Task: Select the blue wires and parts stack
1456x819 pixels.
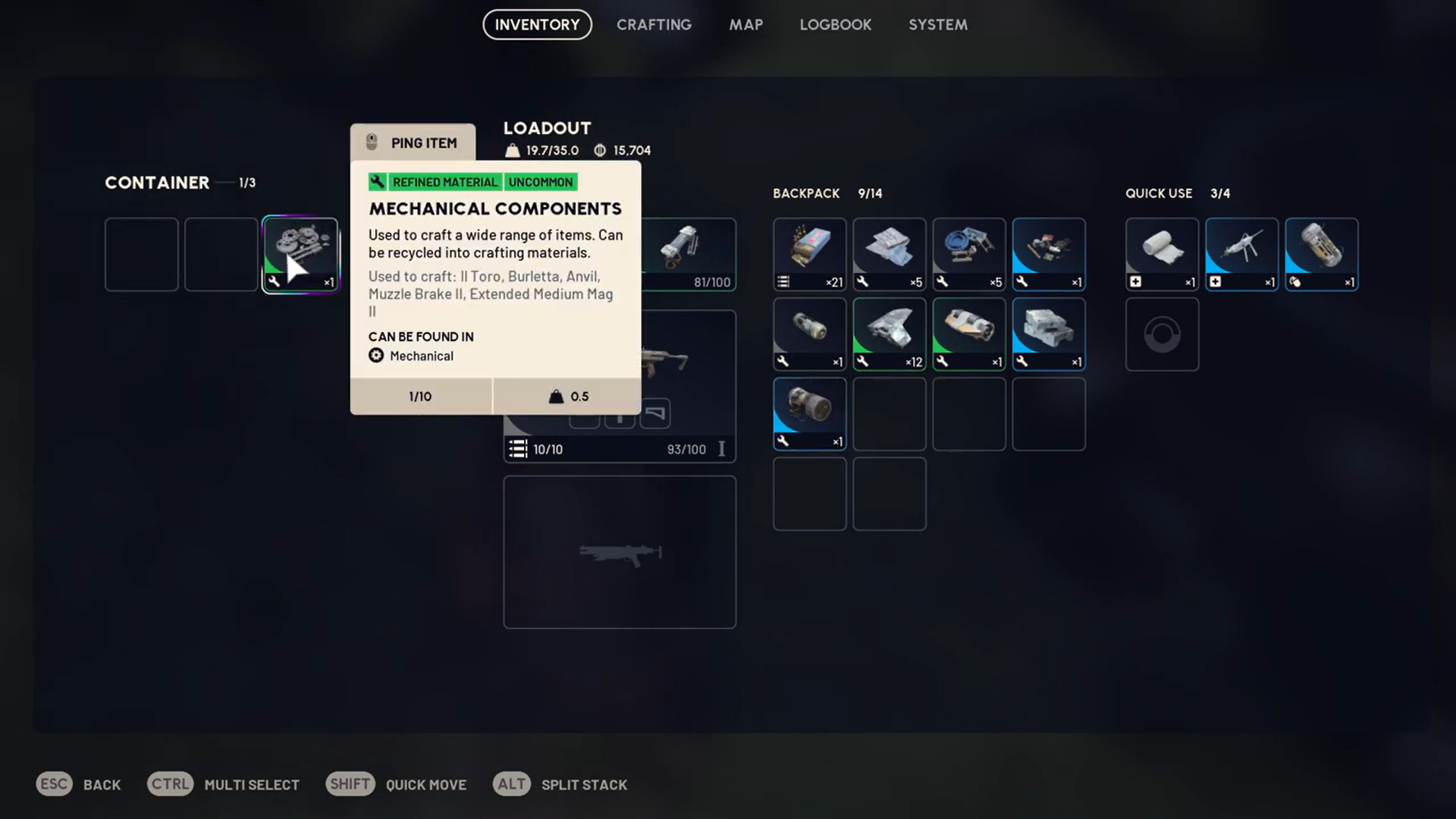Action: click(x=968, y=255)
